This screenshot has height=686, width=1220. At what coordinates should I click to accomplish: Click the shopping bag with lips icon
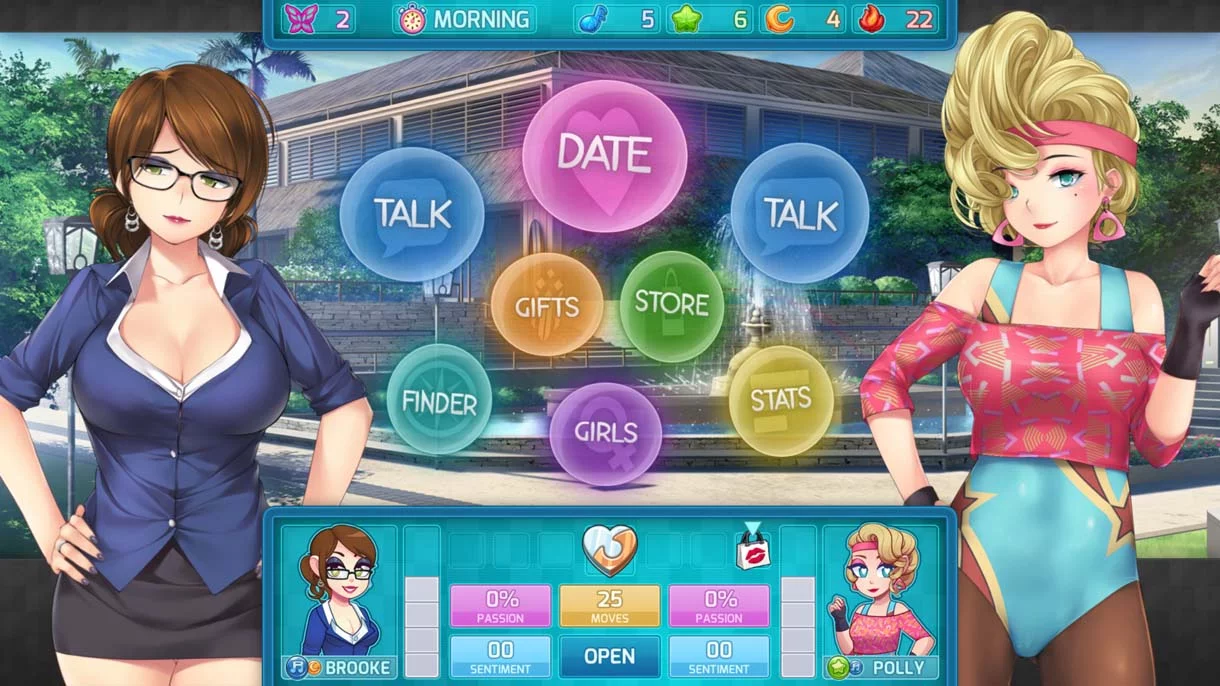(752, 549)
